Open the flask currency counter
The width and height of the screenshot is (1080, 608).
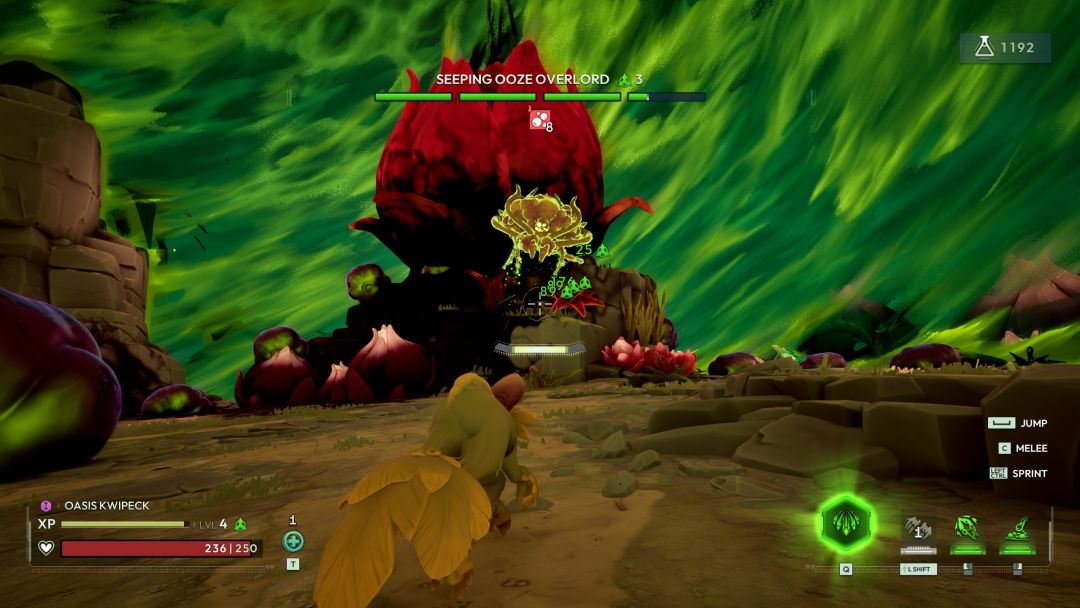pyautogui.click(x=1005, y=48)
